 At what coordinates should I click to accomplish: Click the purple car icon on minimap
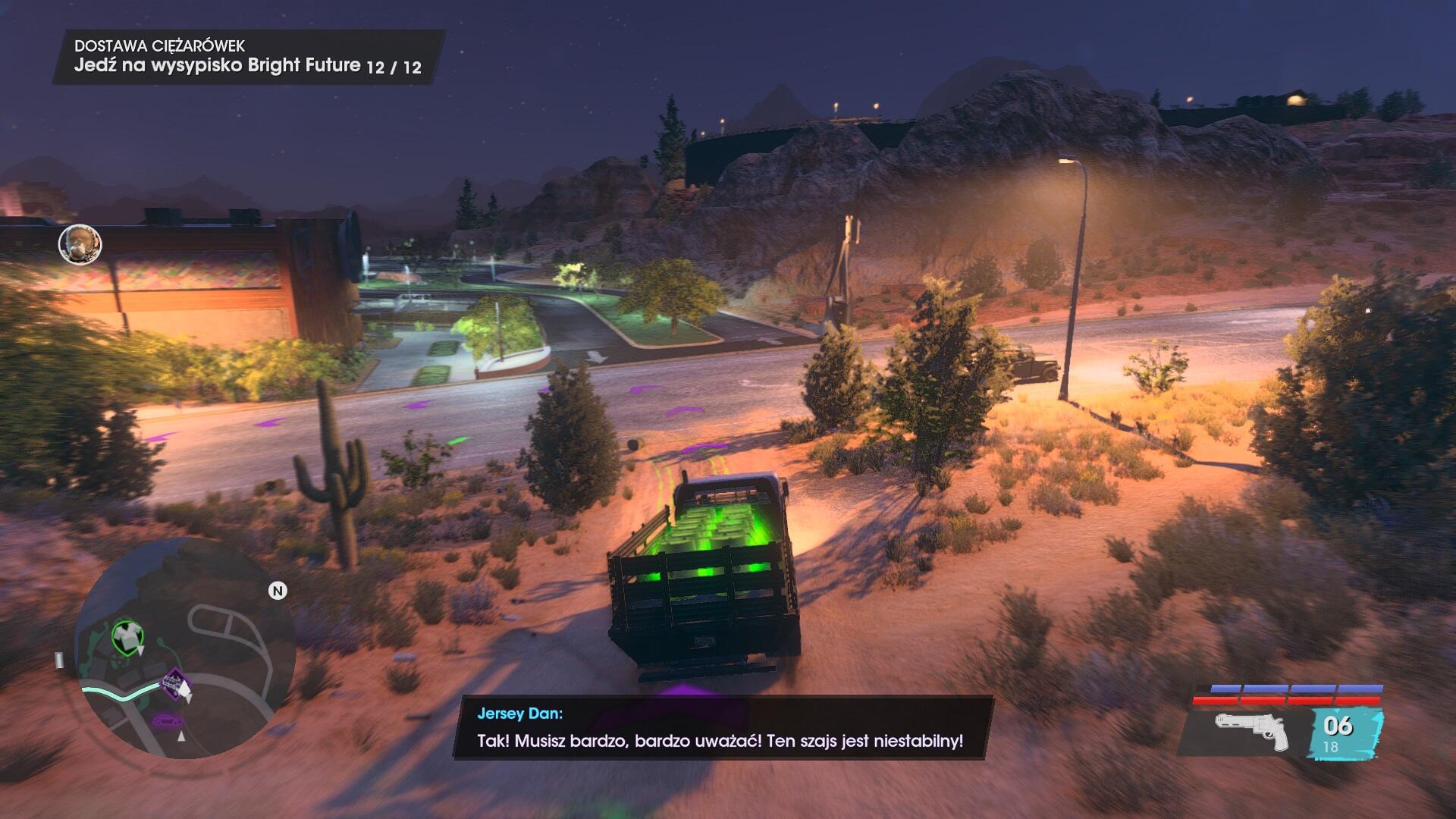[164, 720]
